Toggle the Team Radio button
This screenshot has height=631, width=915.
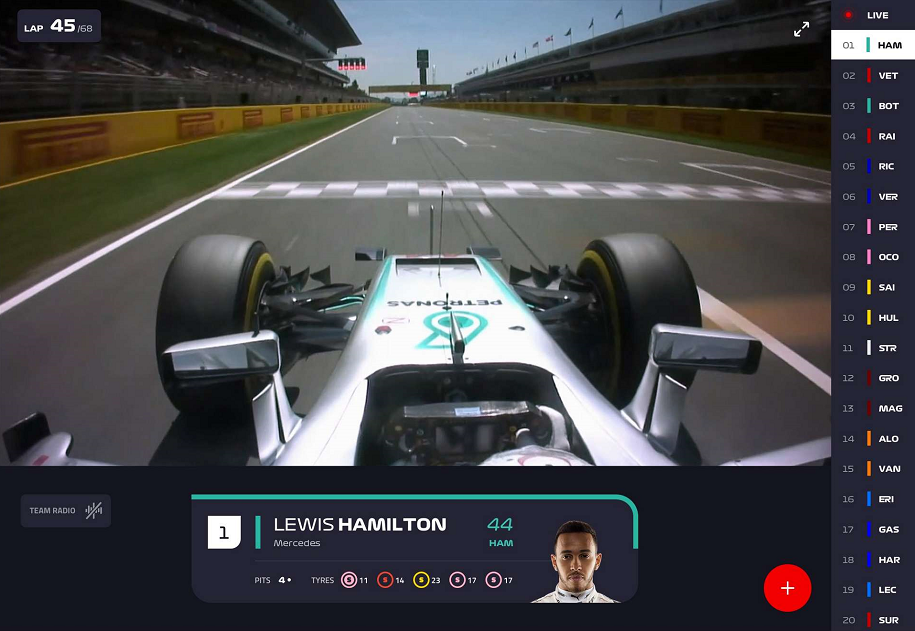(x=66, y=511)
